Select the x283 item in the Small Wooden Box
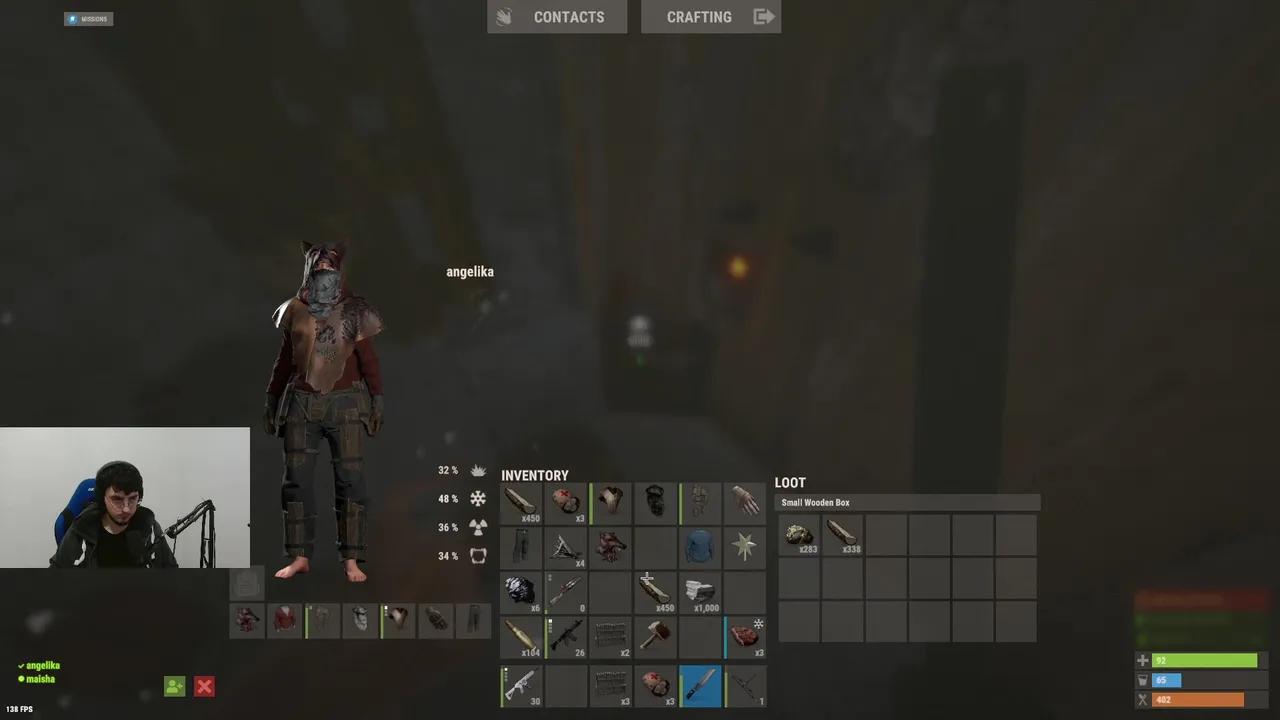Viewport: 1280px width, 720px height. 799,535
